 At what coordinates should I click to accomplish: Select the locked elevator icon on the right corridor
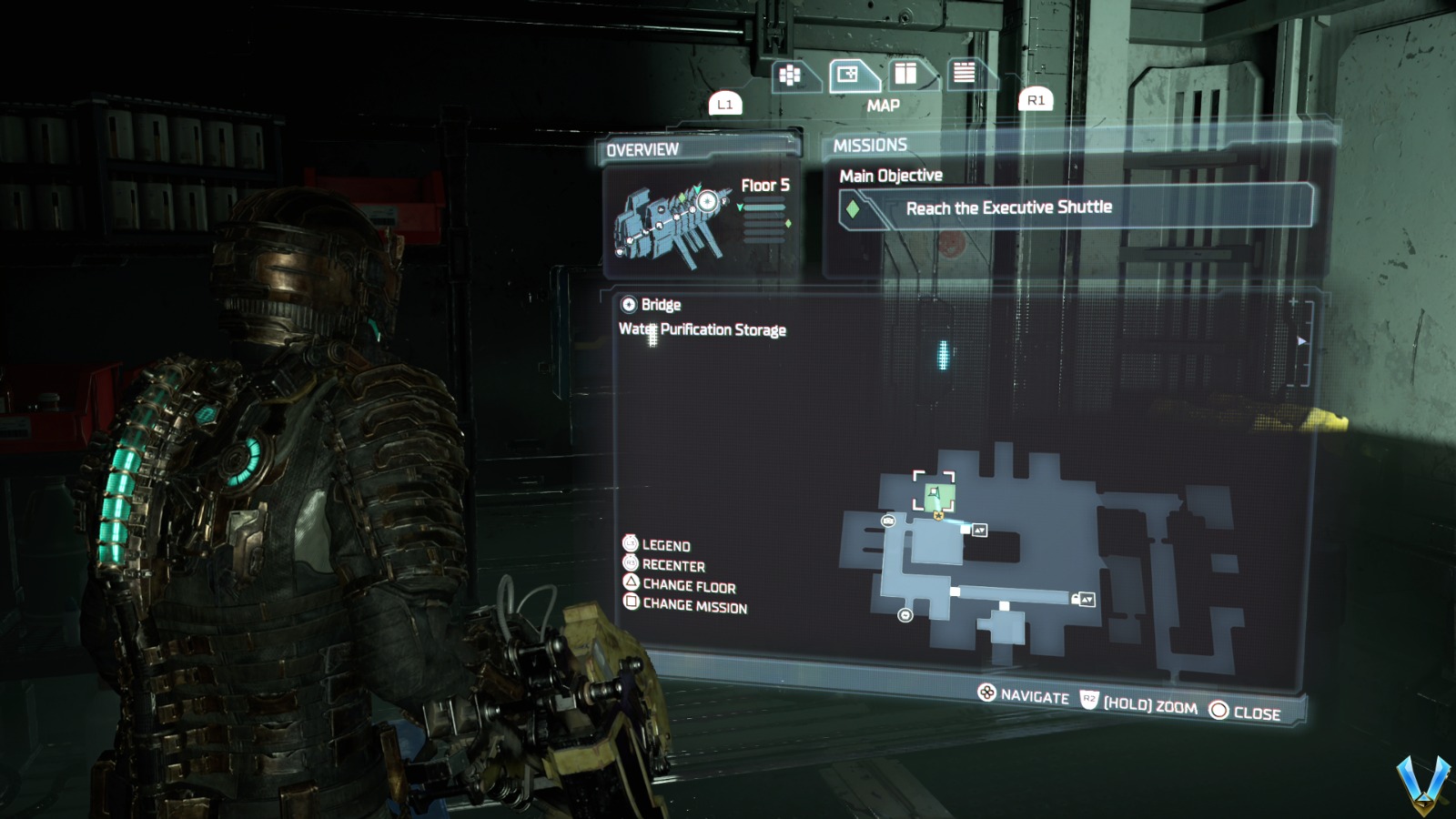[1086, 600]
